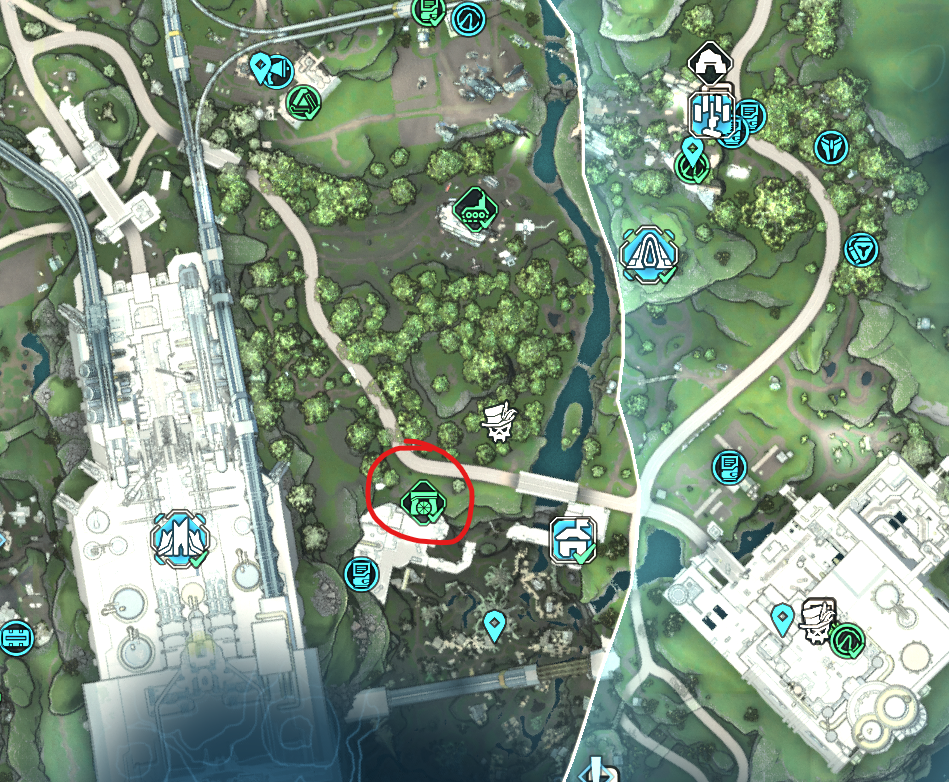
Task: Click the blue document marker above the white complex
Action: pyautogui.click(x=727, y=465)
